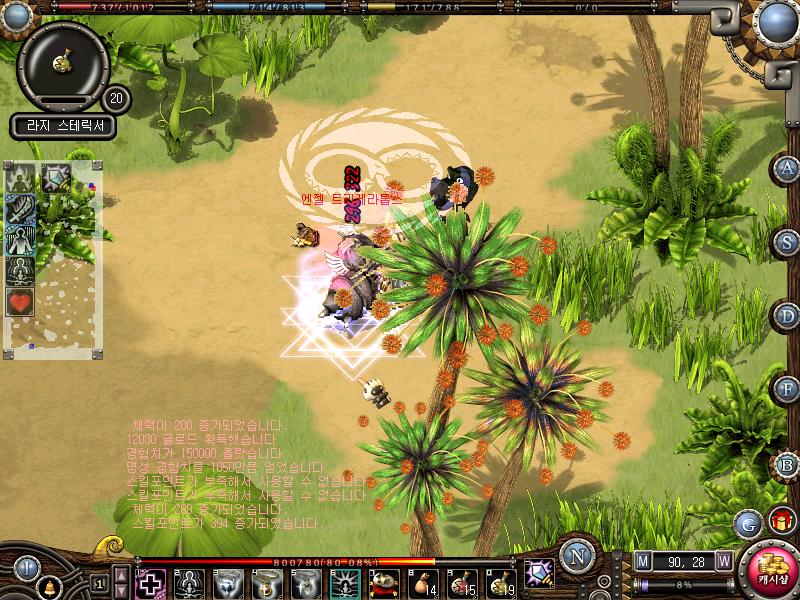Click the target portrait circle
Viewport: 800px width, 600px height.
pos(63,62)
